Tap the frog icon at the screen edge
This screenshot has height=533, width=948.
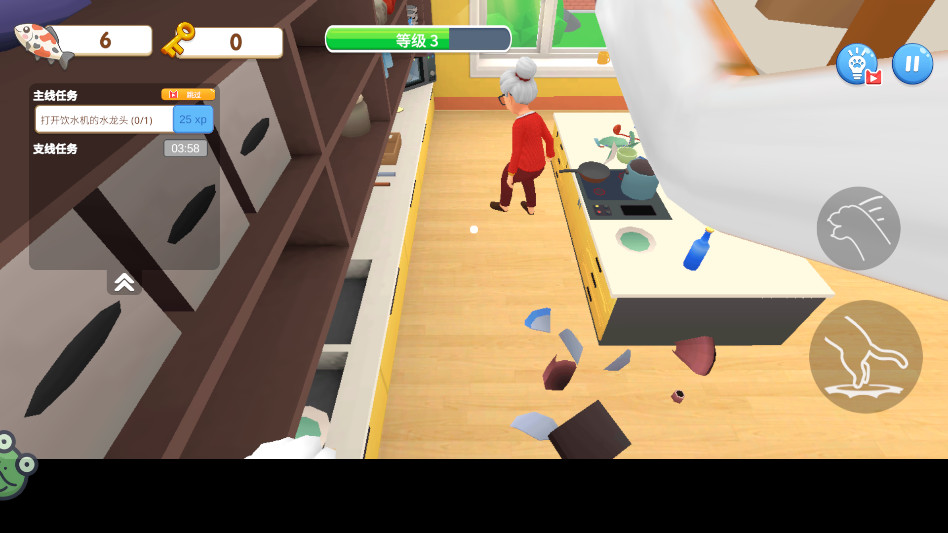click(12, 466)
